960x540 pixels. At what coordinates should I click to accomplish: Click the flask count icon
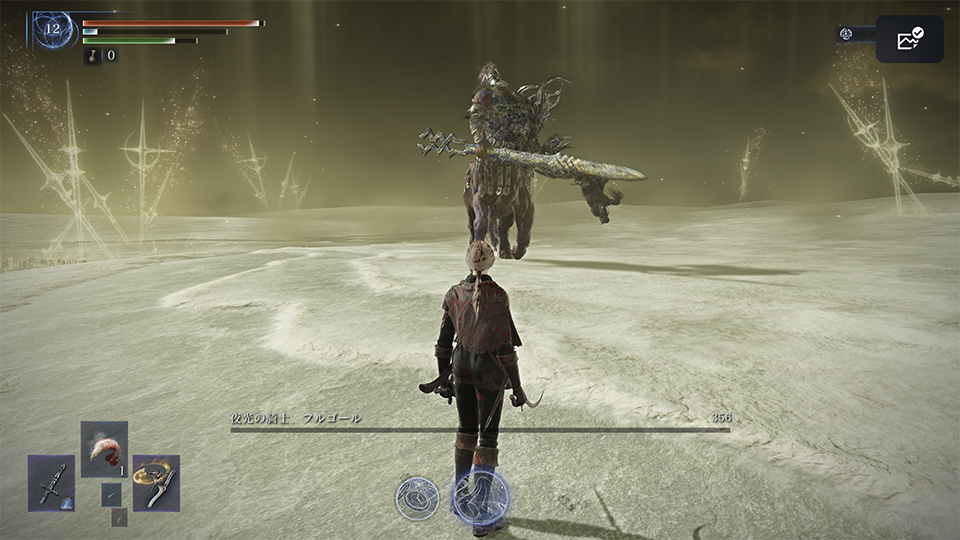(93, 56)
